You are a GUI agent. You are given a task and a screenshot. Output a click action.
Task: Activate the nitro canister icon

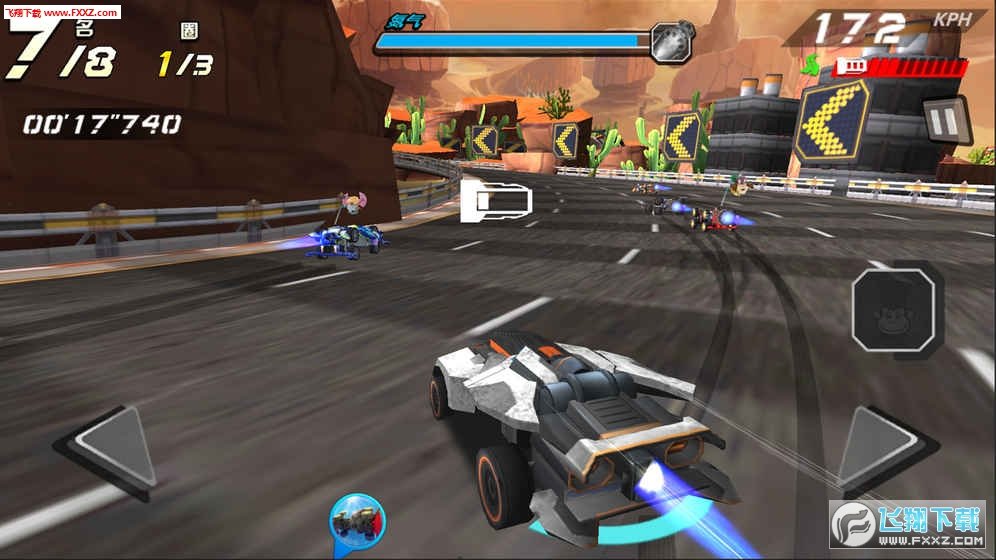click(x=667, y=41)
